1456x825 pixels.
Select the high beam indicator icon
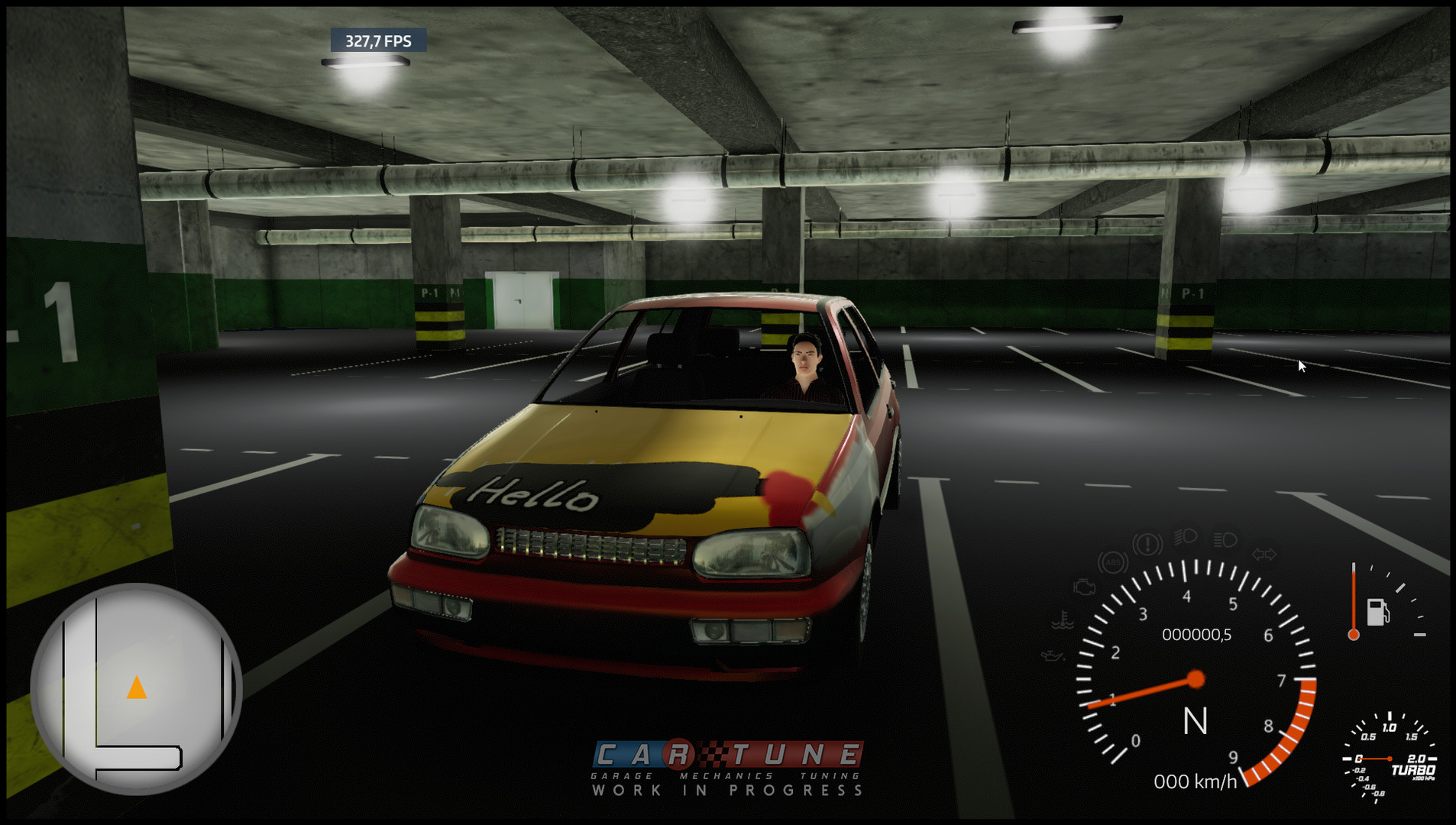[1186, 537]
